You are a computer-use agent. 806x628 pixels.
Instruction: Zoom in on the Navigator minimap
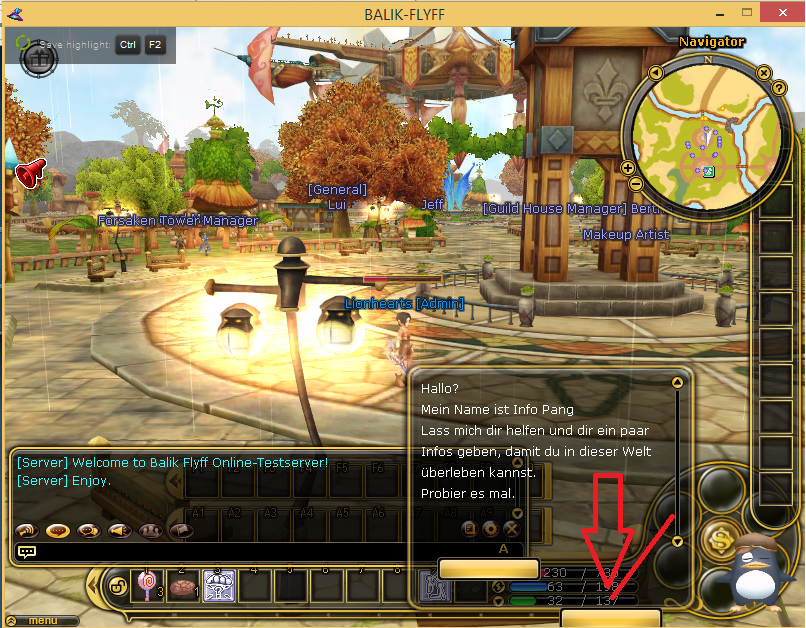point(628,168)
